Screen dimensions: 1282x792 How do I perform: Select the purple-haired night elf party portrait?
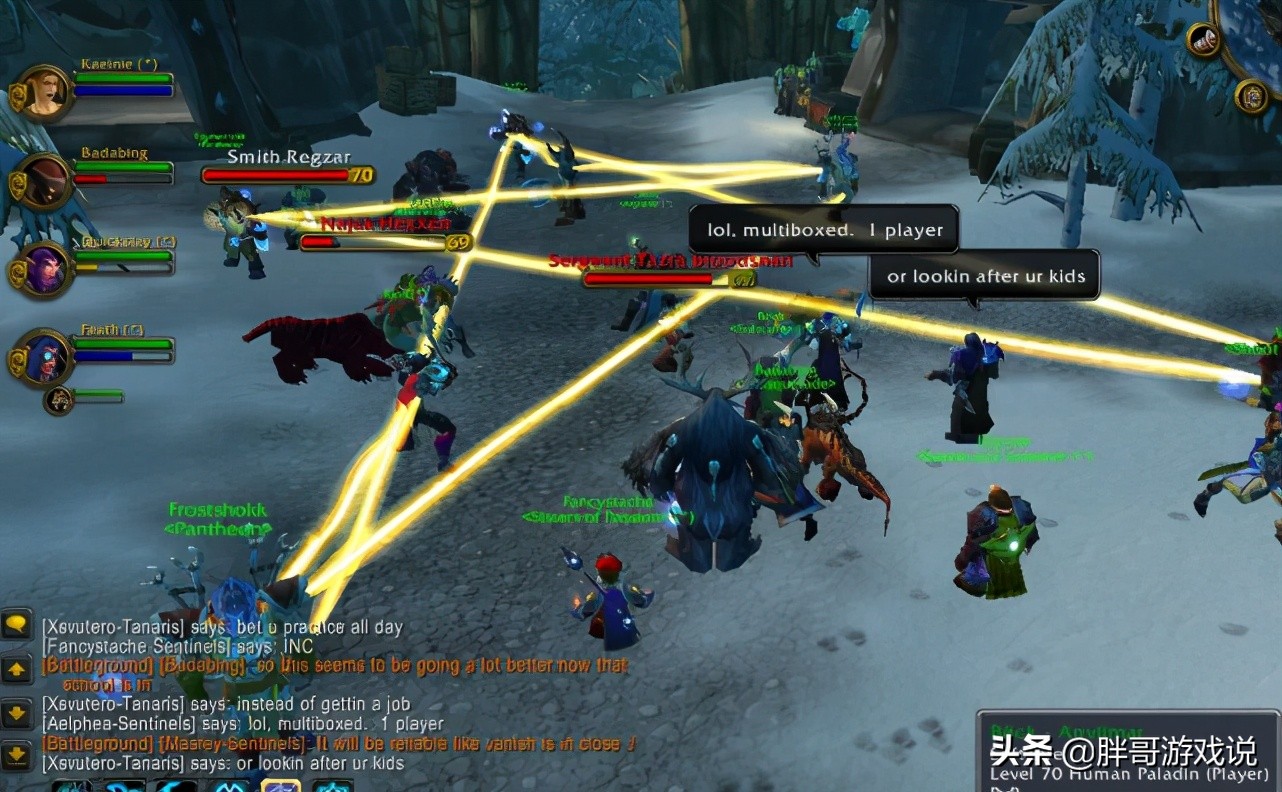44,270
